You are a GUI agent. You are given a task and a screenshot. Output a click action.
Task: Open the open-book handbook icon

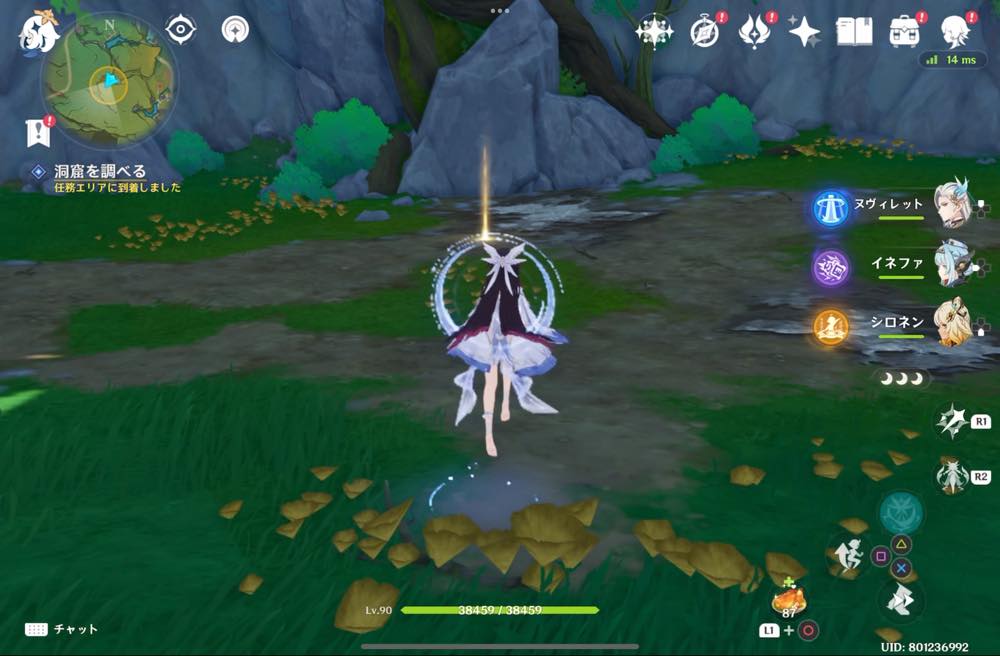pos(854,32)
